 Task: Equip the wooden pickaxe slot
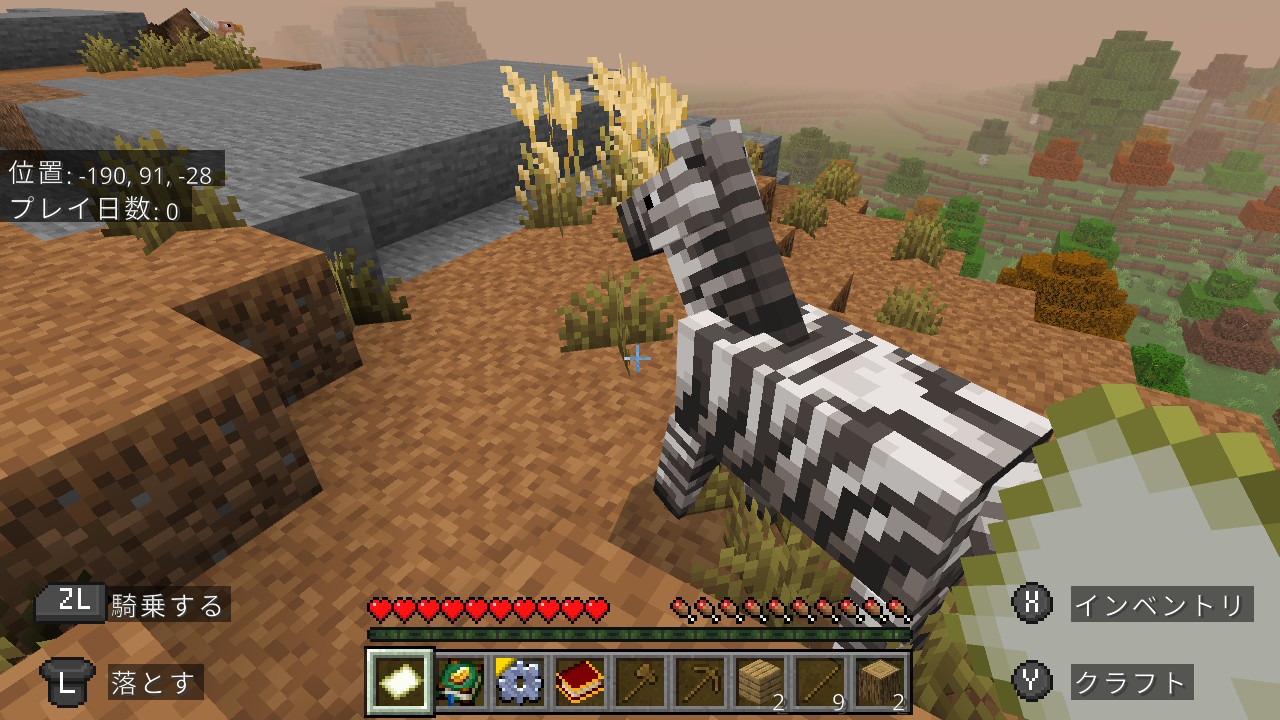click(700, 683)
